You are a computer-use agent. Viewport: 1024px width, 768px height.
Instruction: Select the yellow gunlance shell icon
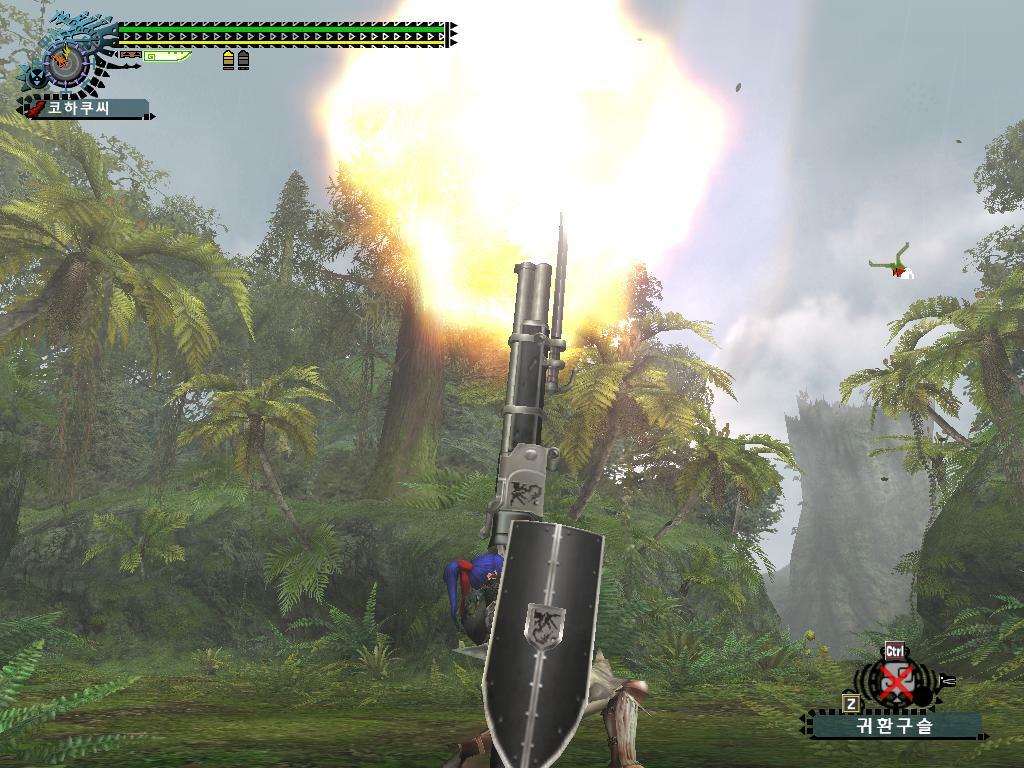[x=228, y=60]
